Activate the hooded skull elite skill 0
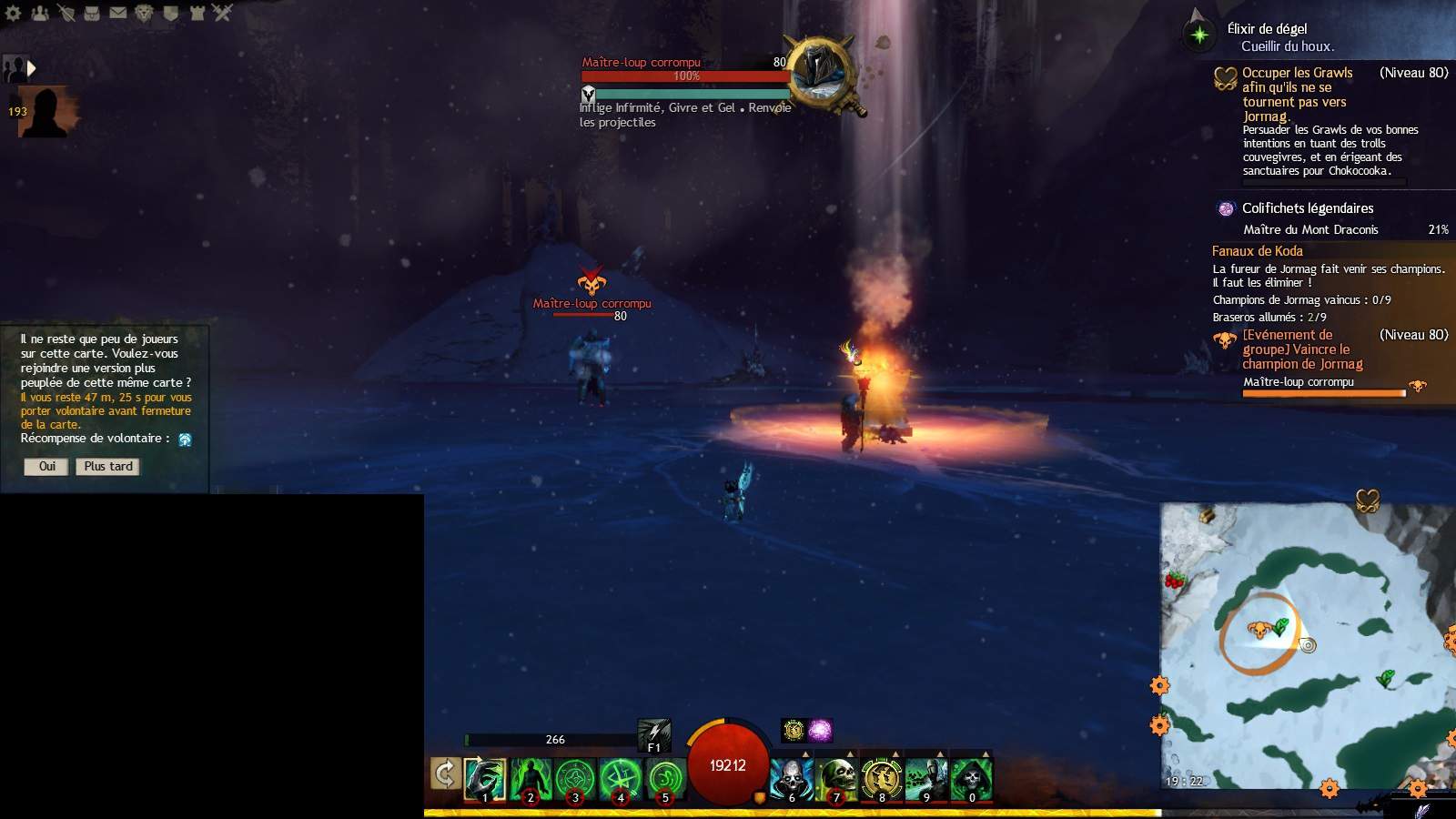Viewport: 1456px width, 819px height. tap(971, 780)
